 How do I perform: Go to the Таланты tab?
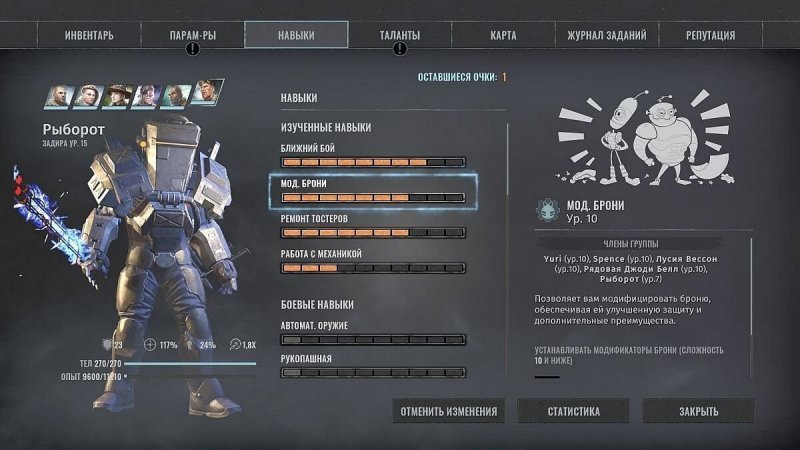[400, 35]
